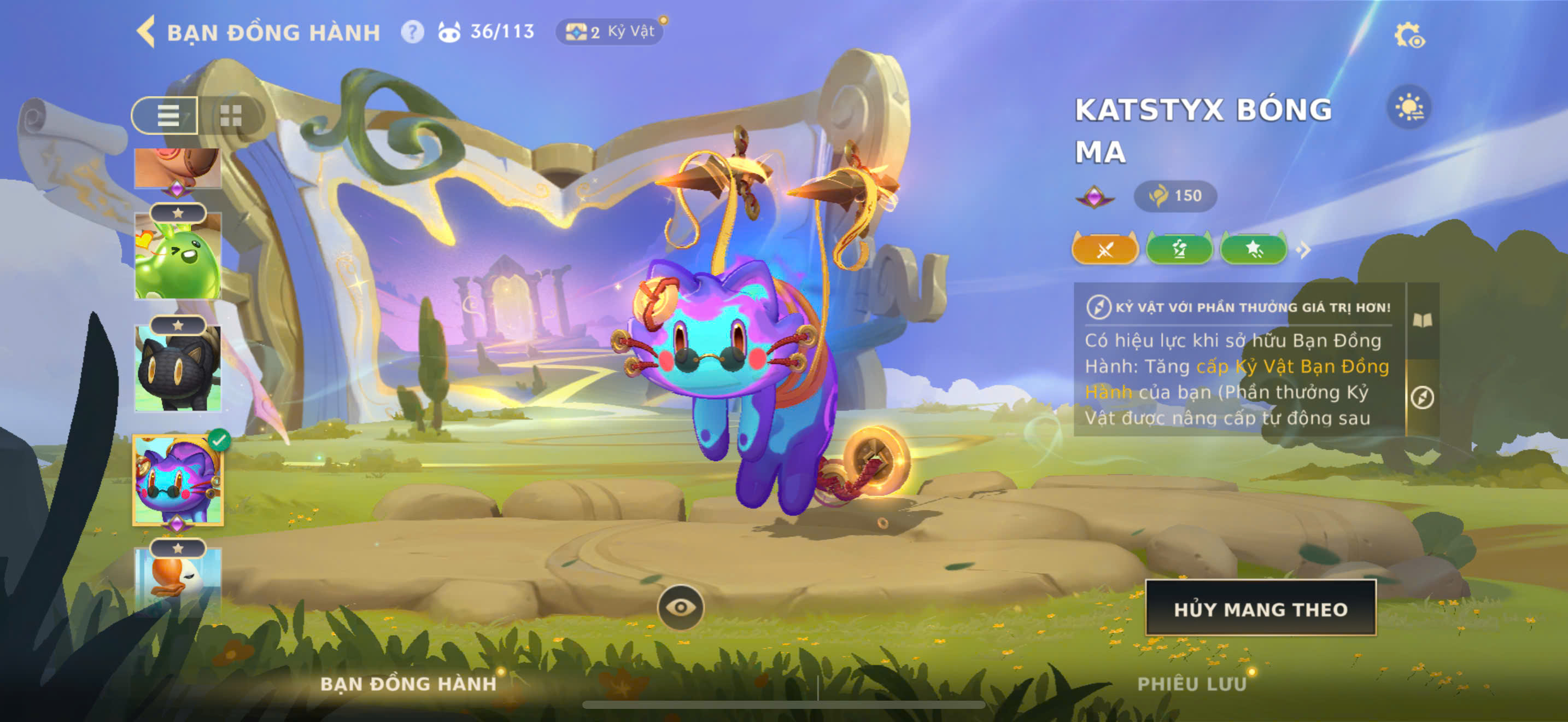Open the 2 Kỷ Vật relics button
This screenshot has width=1568, height=722.
(609, 32)
